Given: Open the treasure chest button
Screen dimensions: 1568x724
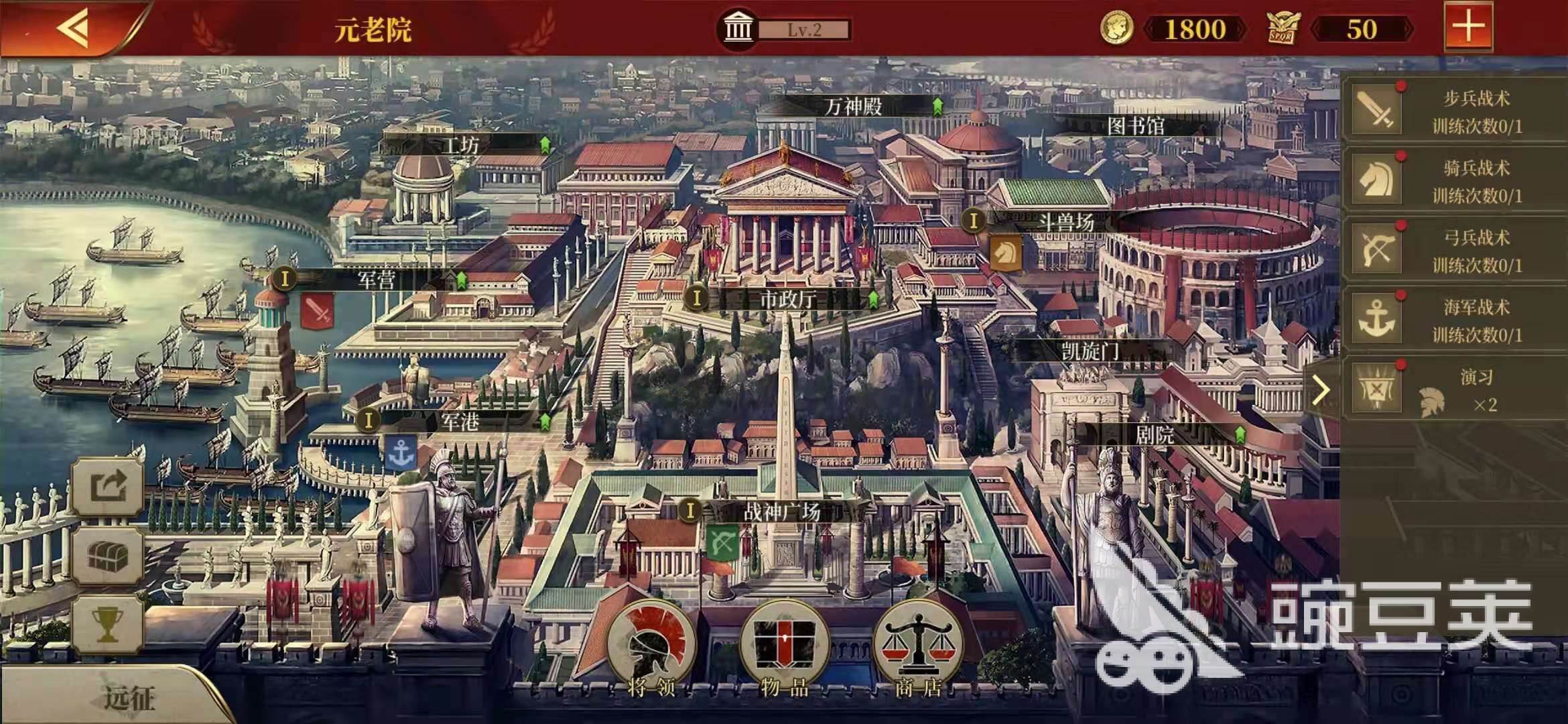Looking at the screenshot, I should (108, 555).
